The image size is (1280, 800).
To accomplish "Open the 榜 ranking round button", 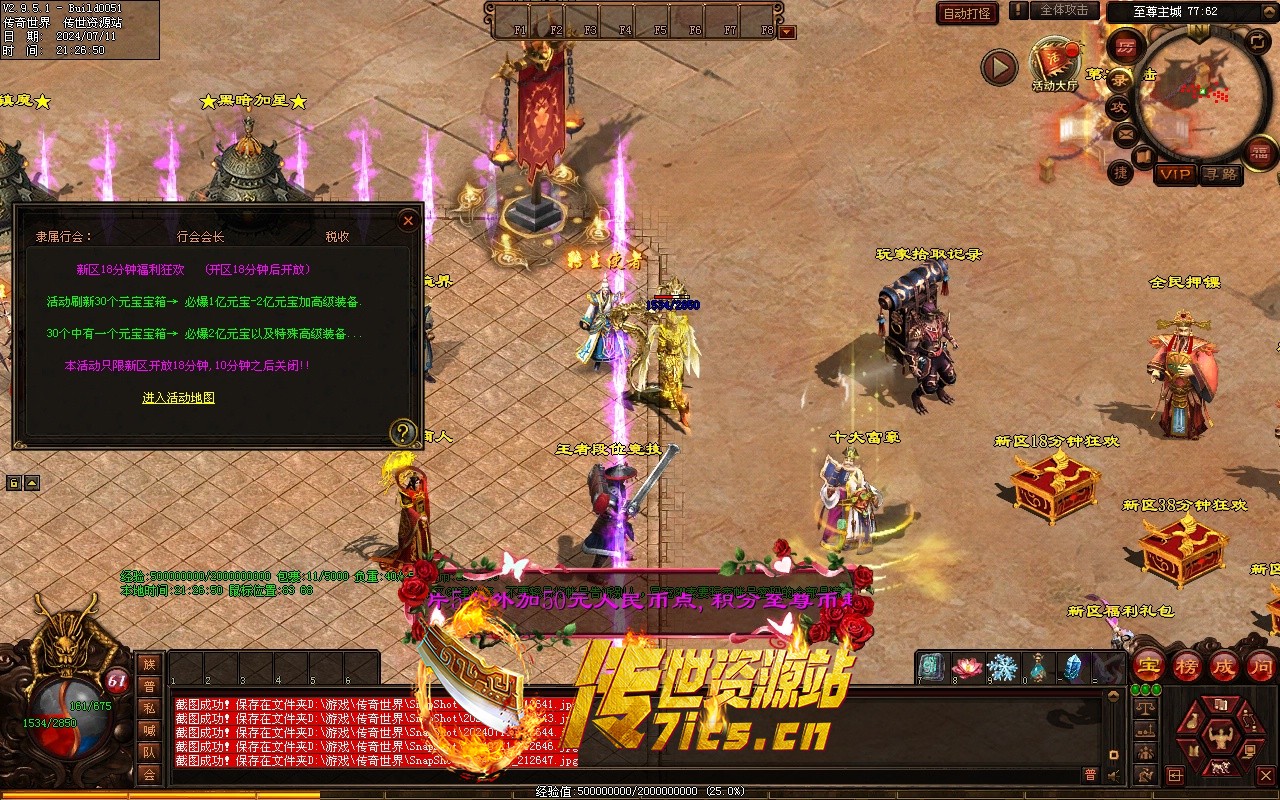I will [1187, 666].
